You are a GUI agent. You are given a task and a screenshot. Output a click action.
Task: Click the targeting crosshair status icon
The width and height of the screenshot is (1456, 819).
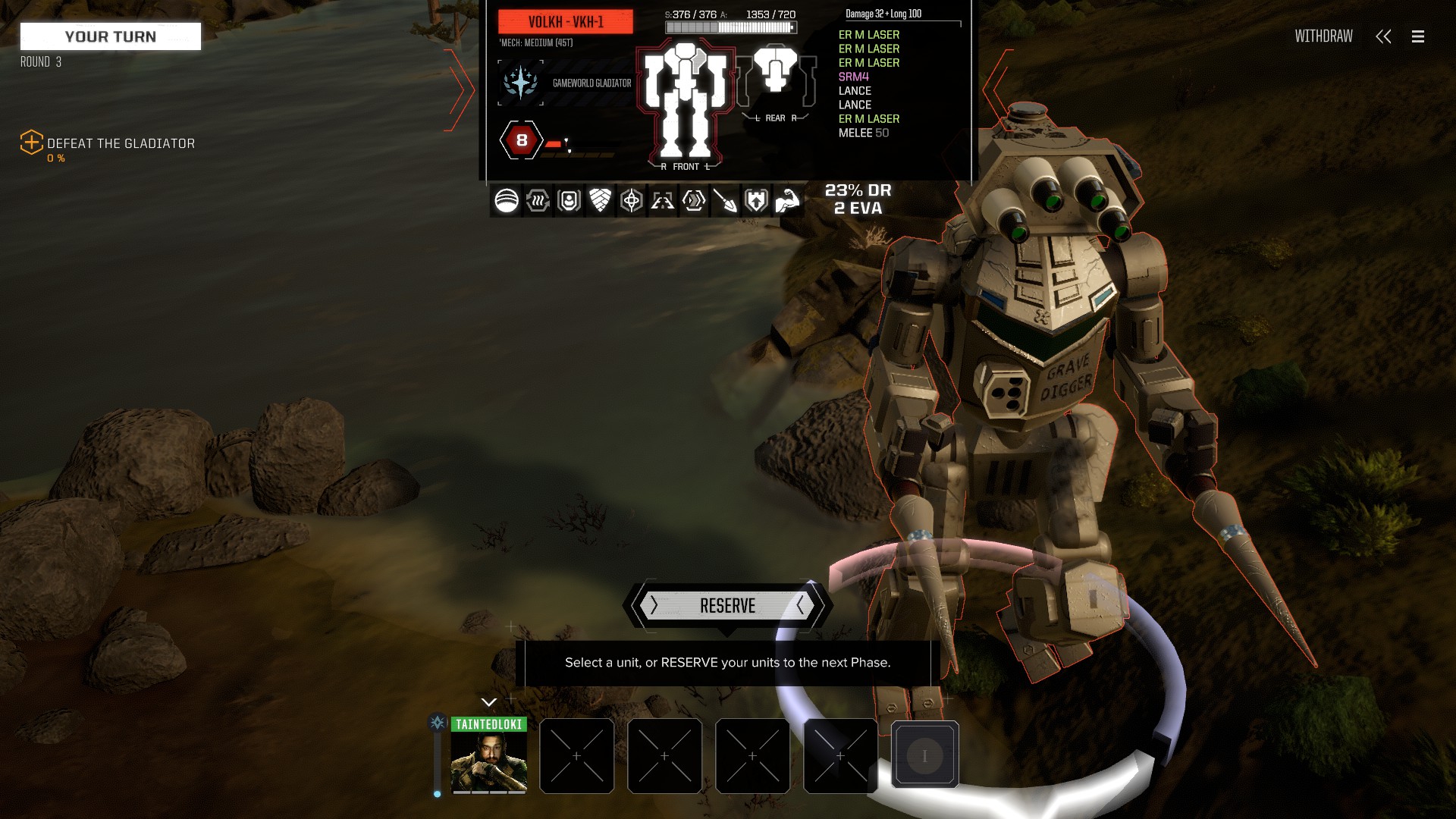point(631,201)
